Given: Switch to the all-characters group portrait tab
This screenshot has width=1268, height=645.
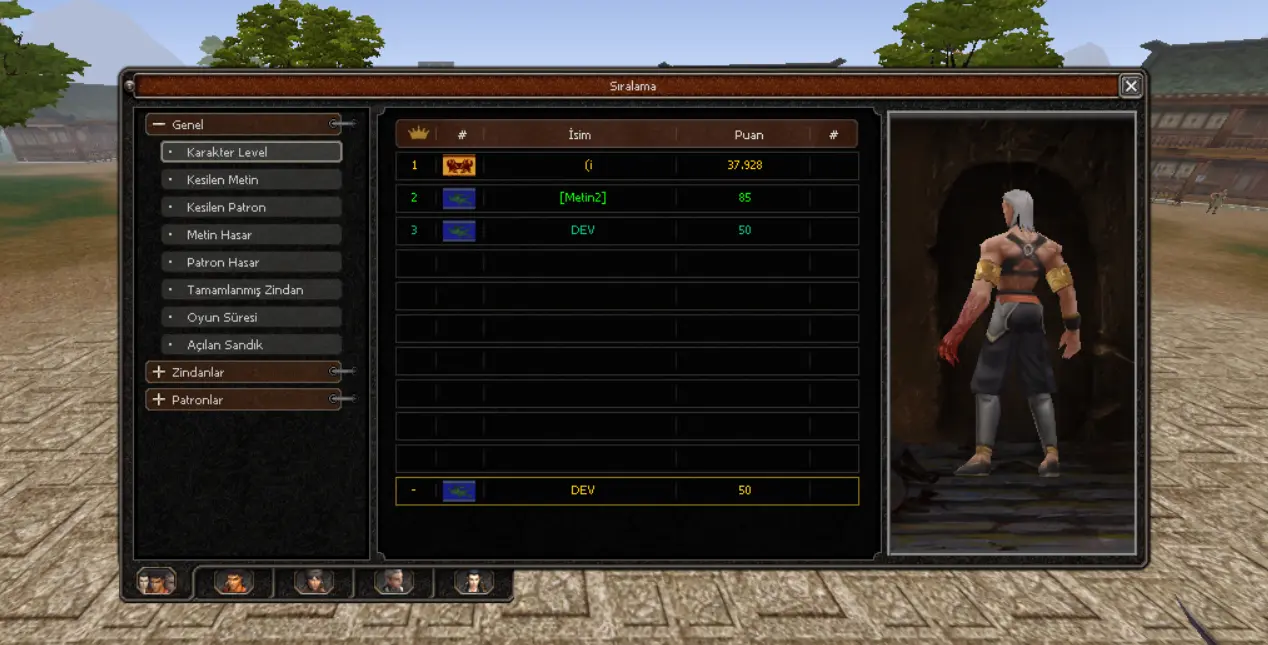Looking at the screenshot, I should click(156, 582).
